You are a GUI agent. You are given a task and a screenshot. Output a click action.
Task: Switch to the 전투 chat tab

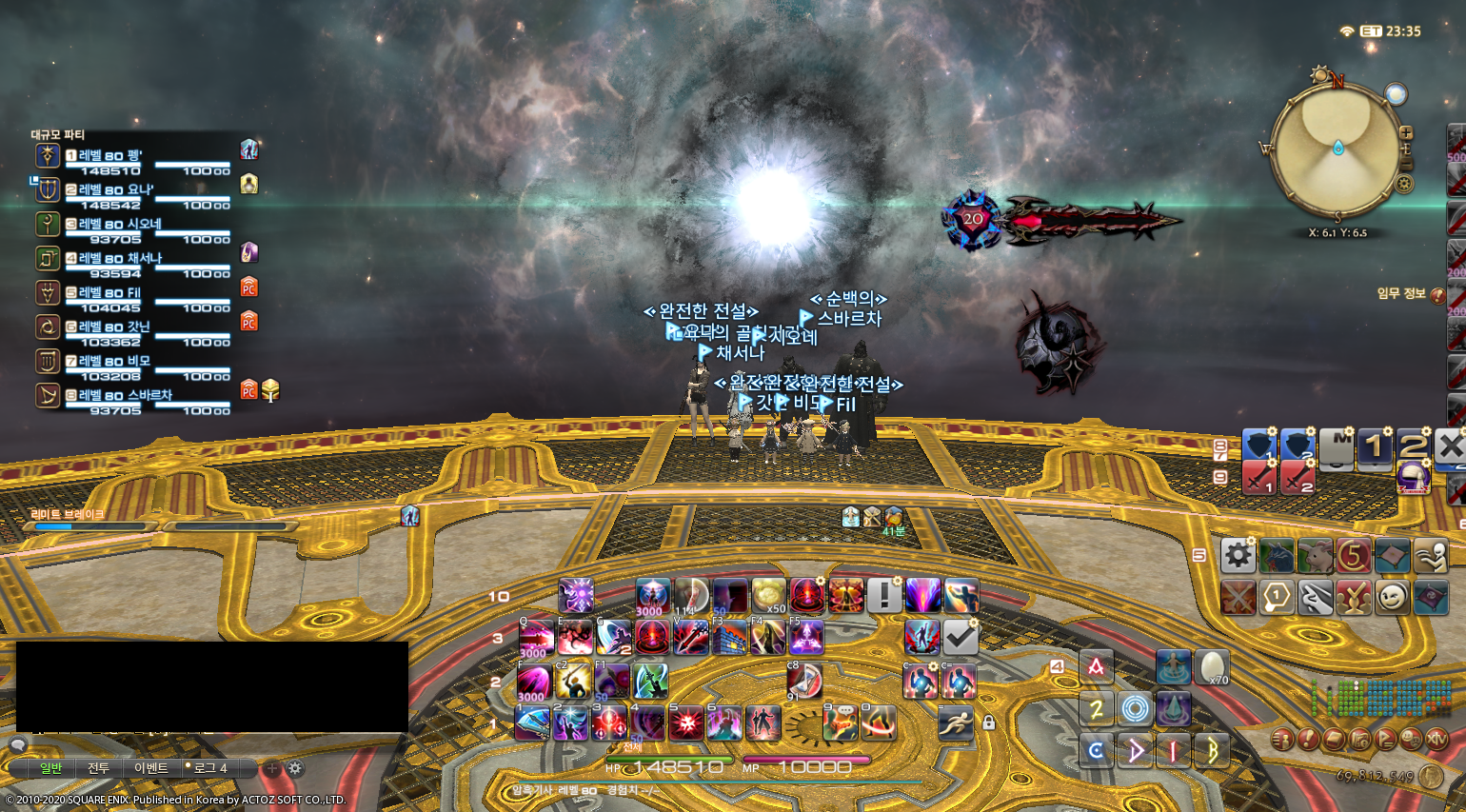99,767
